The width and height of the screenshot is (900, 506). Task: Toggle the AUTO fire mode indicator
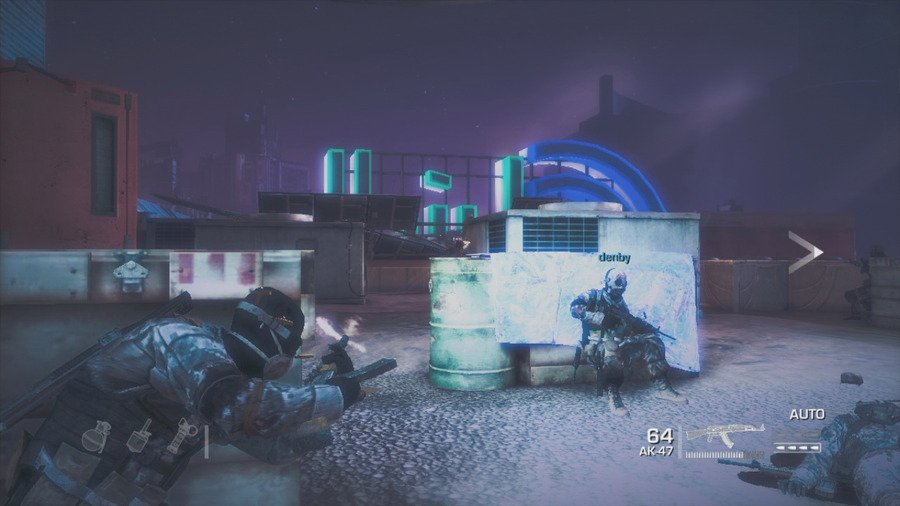coord(806,414)
